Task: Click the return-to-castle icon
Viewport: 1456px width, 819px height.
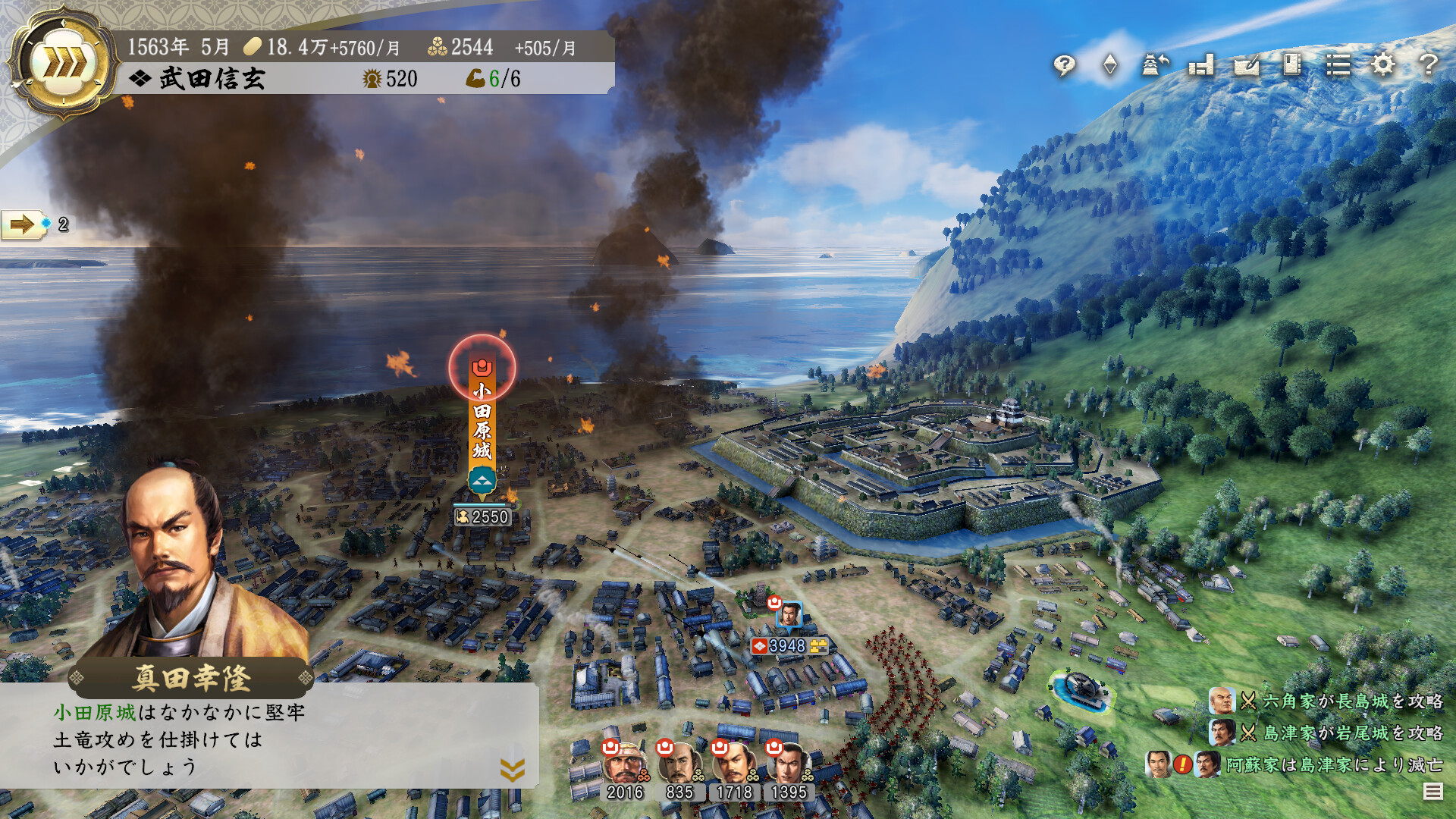Action: click(x=1153, y=66)
